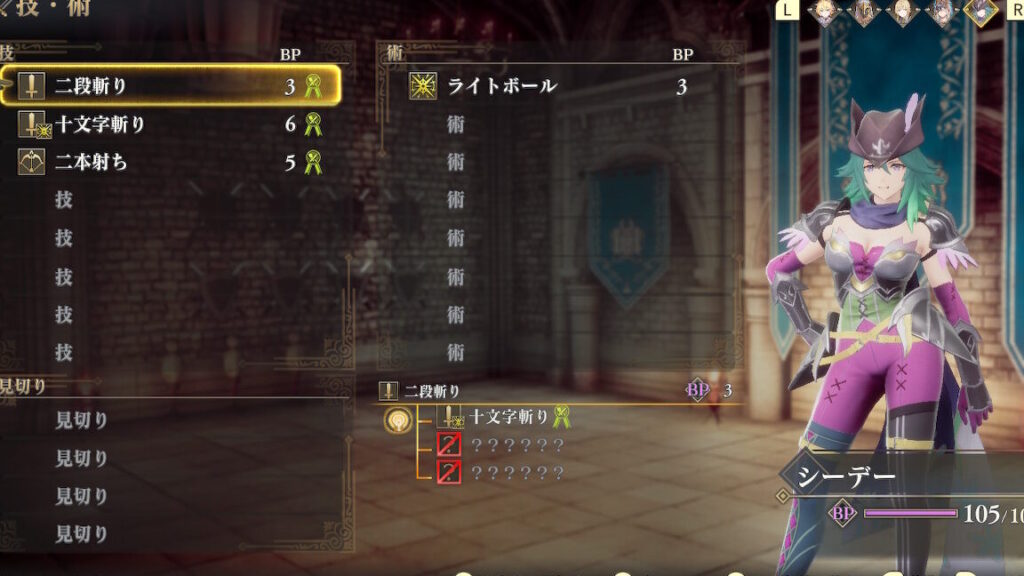Viewport: 1024px width, 576px height.
Task: Click the lightbulb glimmer icon
Action: pyautogui.click(x=399, y=421)
